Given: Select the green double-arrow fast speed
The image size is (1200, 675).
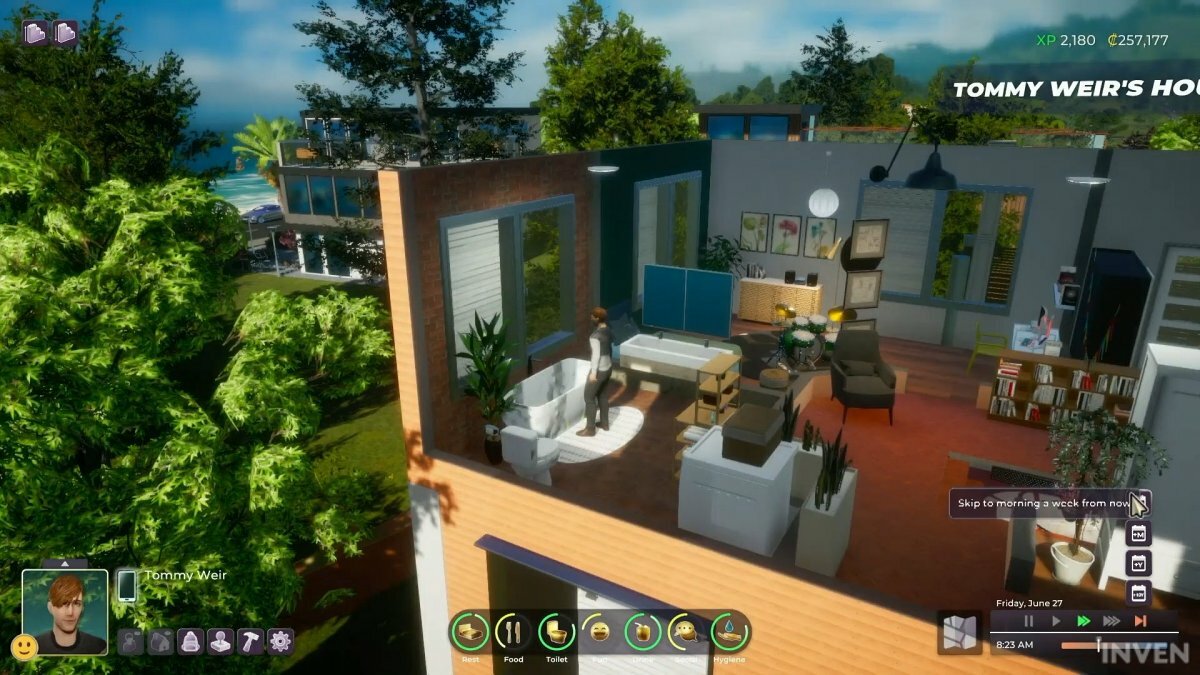Looking at the screenshot, I should point(1083,621).
